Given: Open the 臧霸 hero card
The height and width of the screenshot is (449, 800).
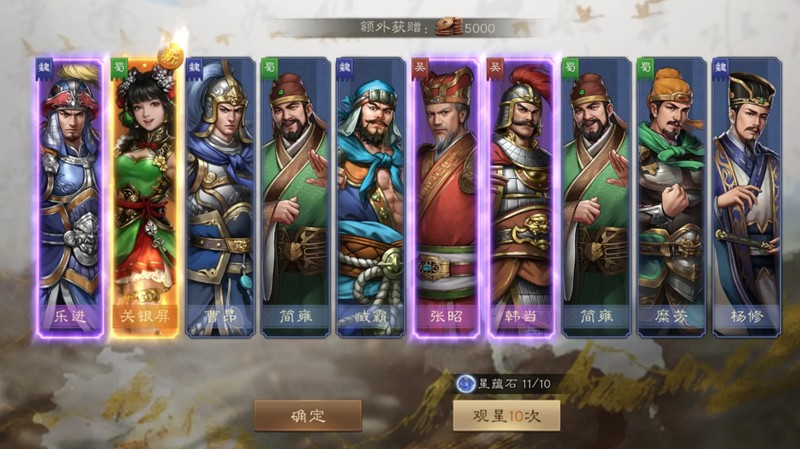Looking at the screenshot, I should [x=370, y=196].
